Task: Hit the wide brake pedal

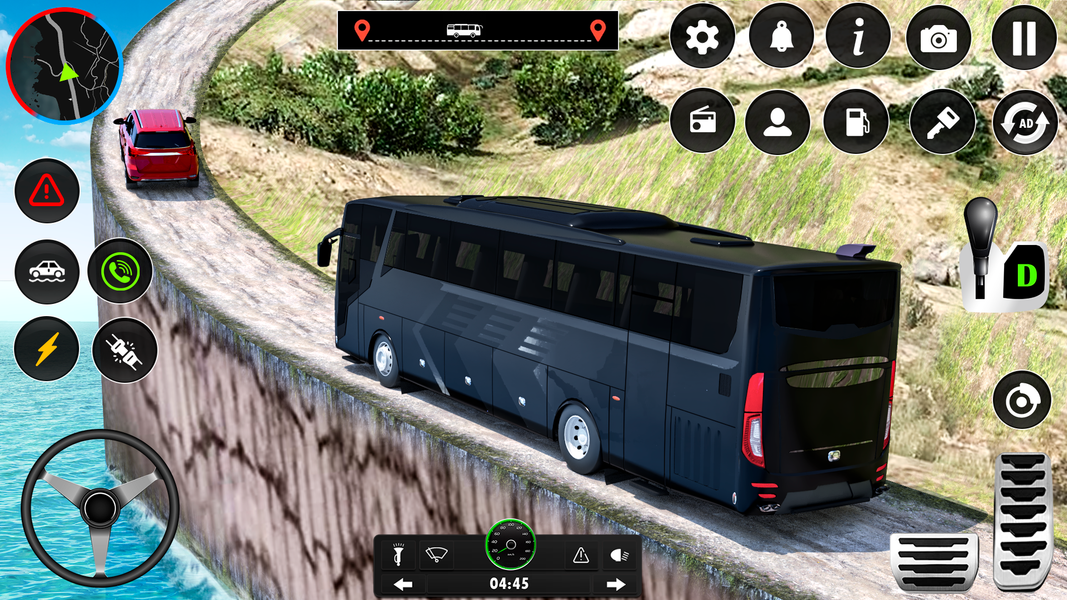Action: pyautogui.click(x=933, y=561)
